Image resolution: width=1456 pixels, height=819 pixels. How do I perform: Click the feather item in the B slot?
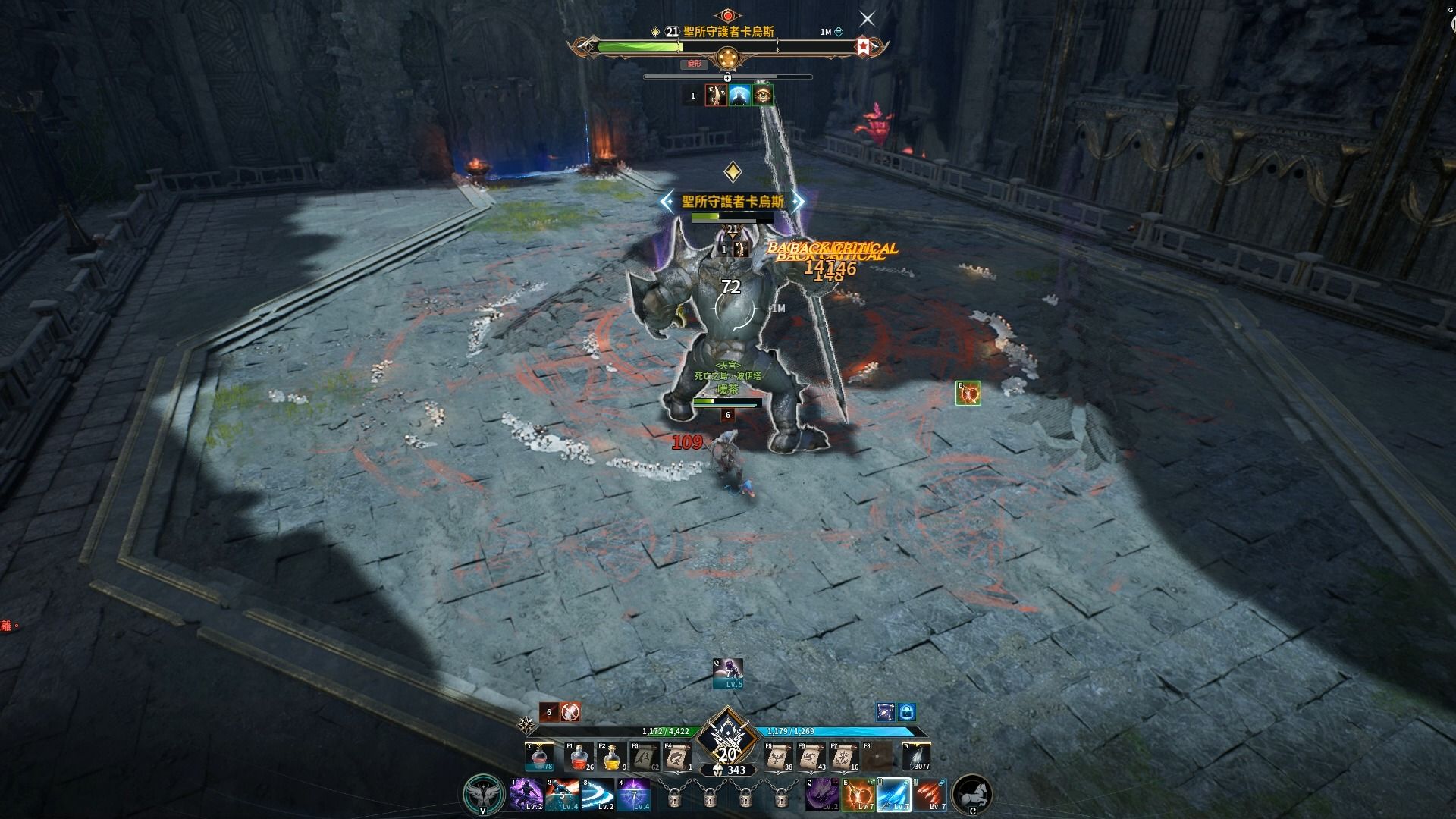pos(918,757)
